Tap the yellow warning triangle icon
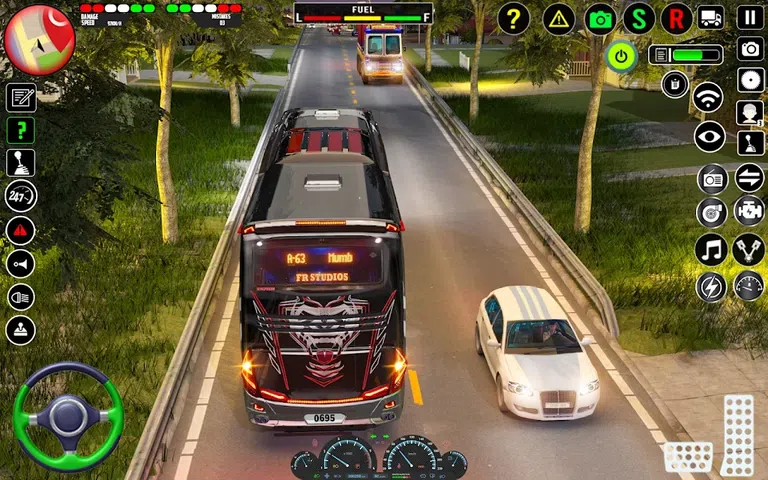Viewport: 768px width, 480px height. point(558,18)
